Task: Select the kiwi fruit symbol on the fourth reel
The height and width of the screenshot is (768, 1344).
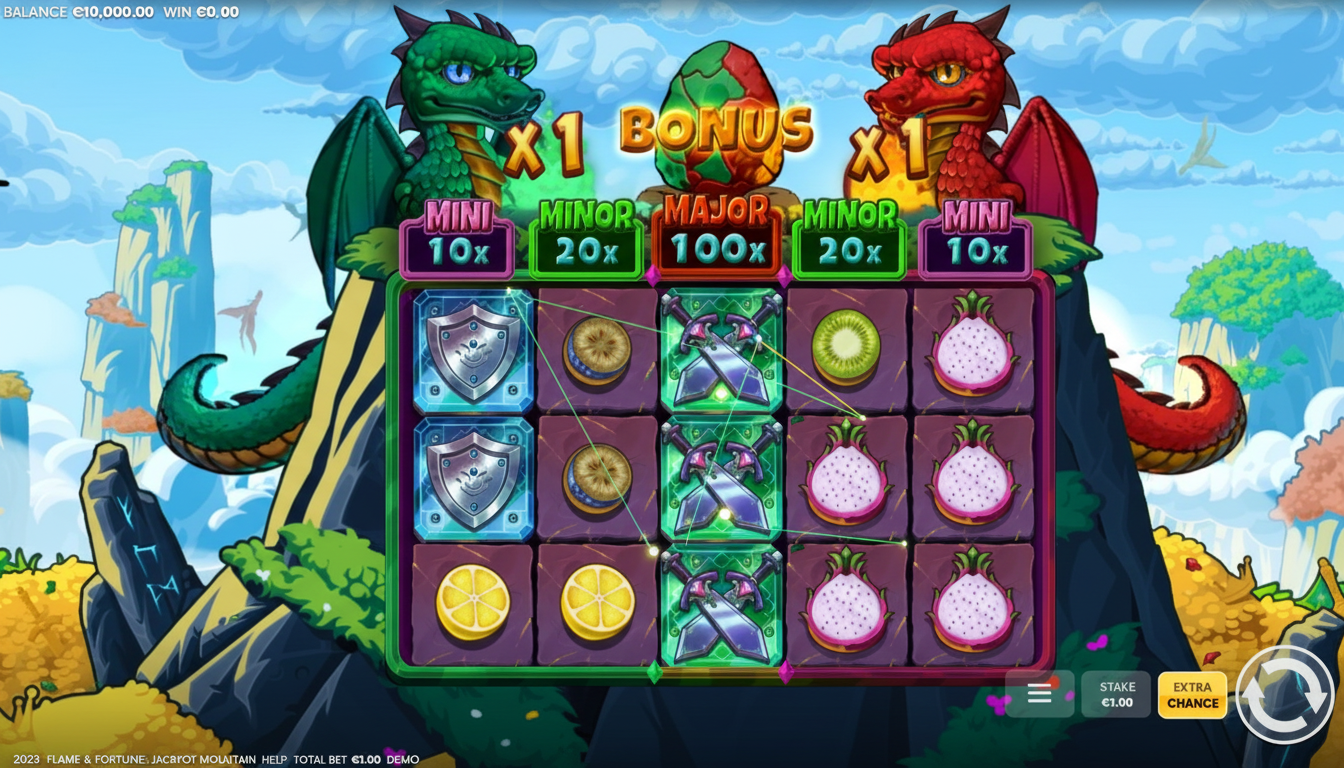Action: coord(845,345)
